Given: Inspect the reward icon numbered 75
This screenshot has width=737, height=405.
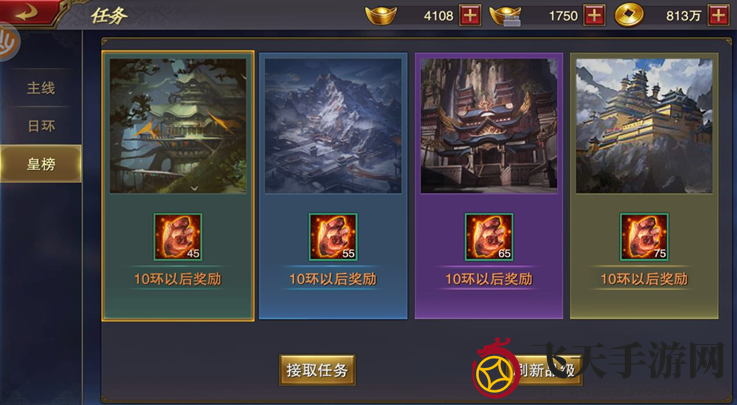Looking at the screenshot, I should click(x=644, y=237).
